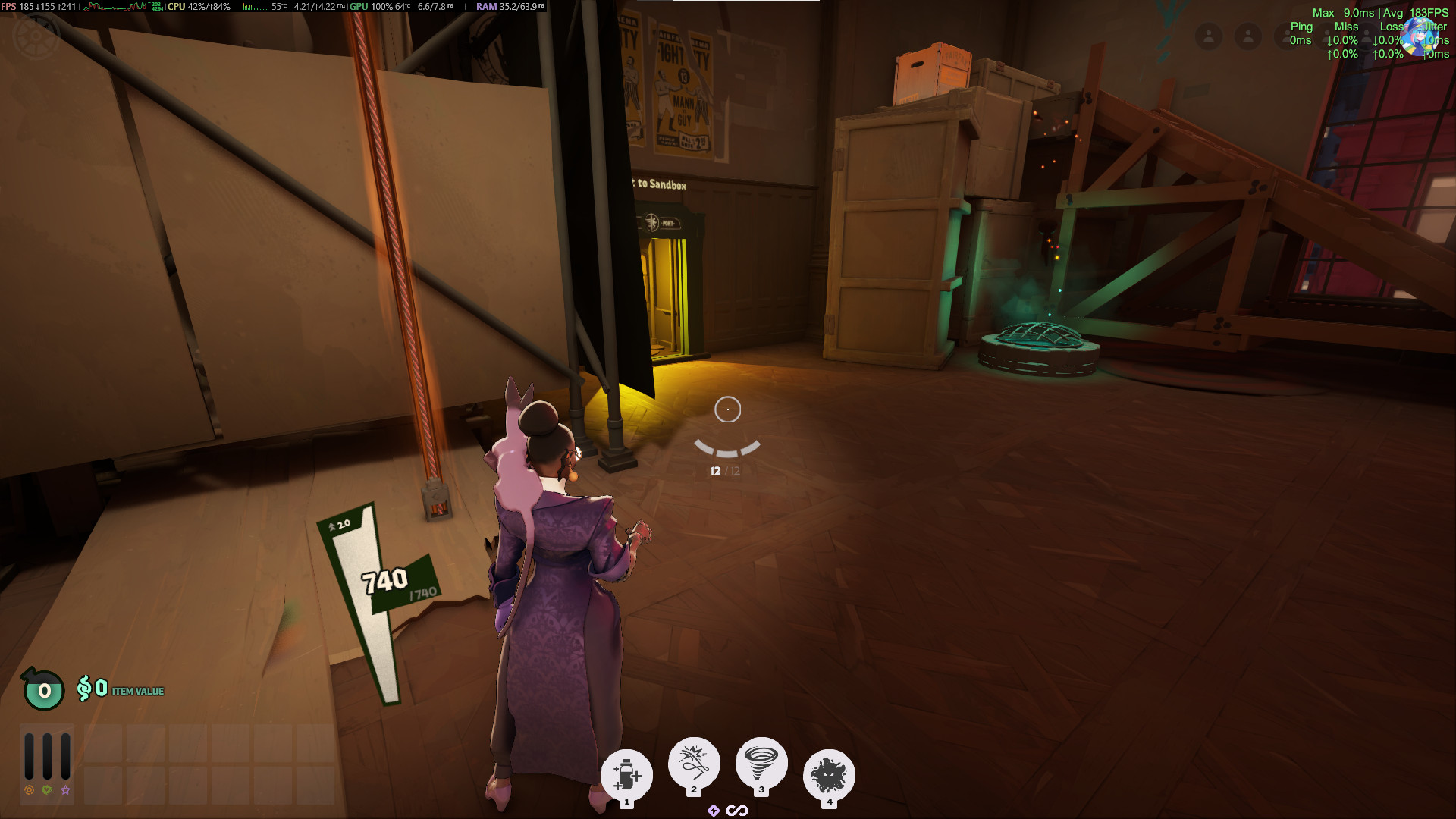This screenshot has height=819, width=1456.
Task: Click the green souls flask counter
Action: [44, 690]
